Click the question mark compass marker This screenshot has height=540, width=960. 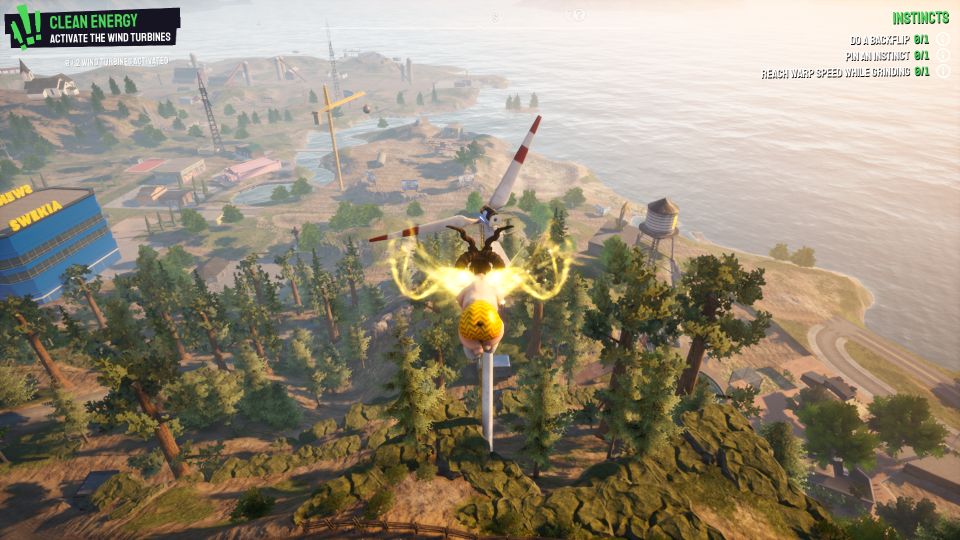[x=577, y=15]
